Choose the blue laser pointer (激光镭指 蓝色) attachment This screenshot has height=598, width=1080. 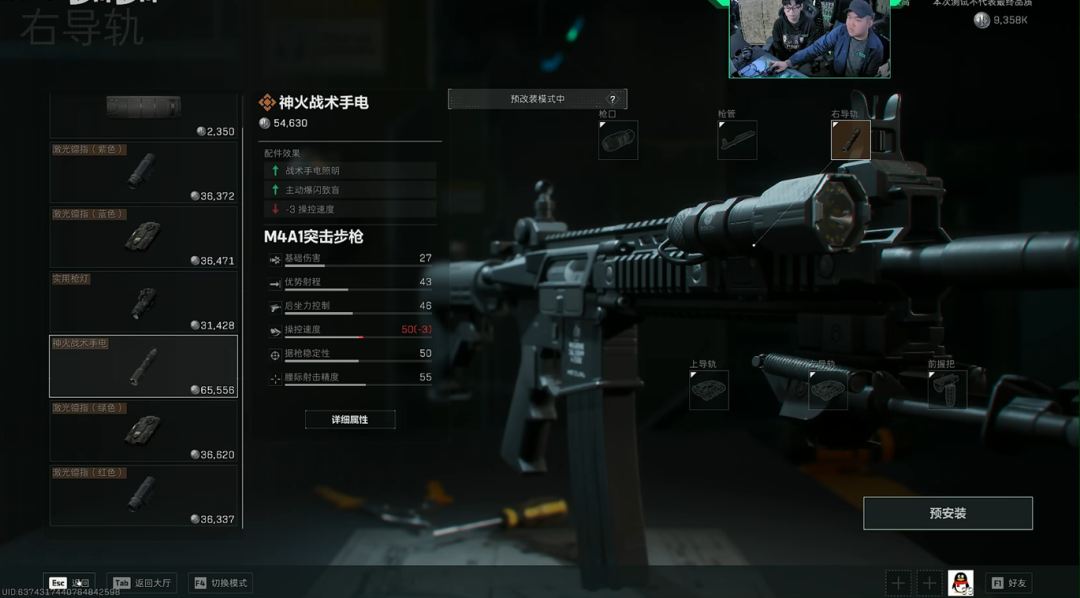[143, 237]
